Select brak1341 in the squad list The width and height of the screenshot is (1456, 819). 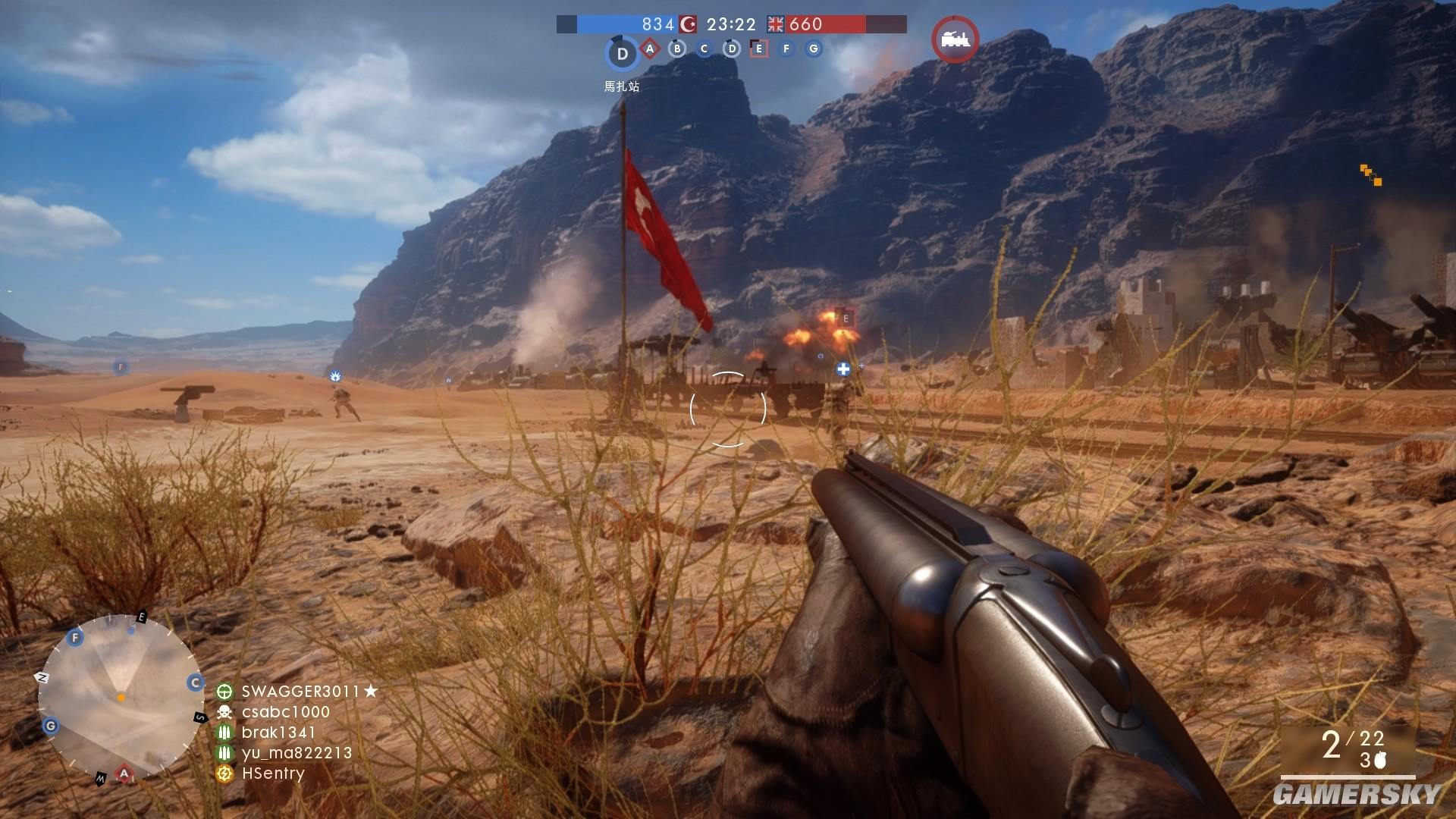click(278, 733)
